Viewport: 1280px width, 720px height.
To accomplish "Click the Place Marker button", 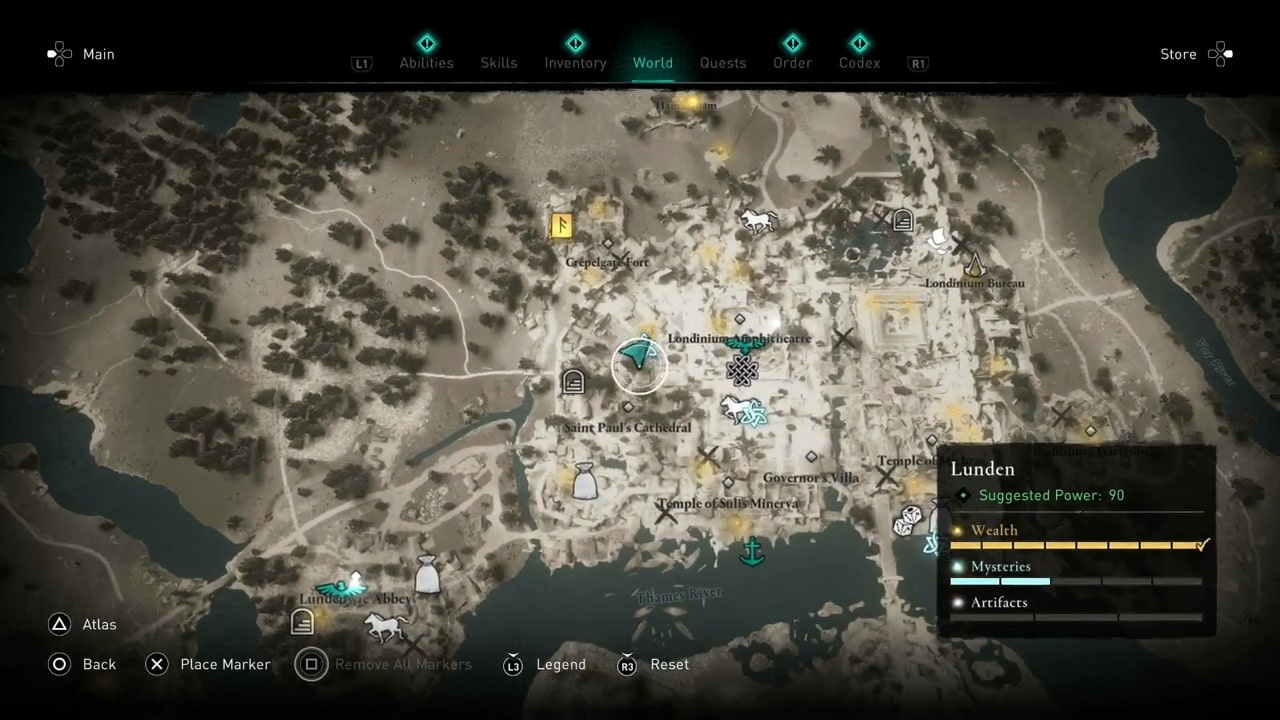I will 225,664.
